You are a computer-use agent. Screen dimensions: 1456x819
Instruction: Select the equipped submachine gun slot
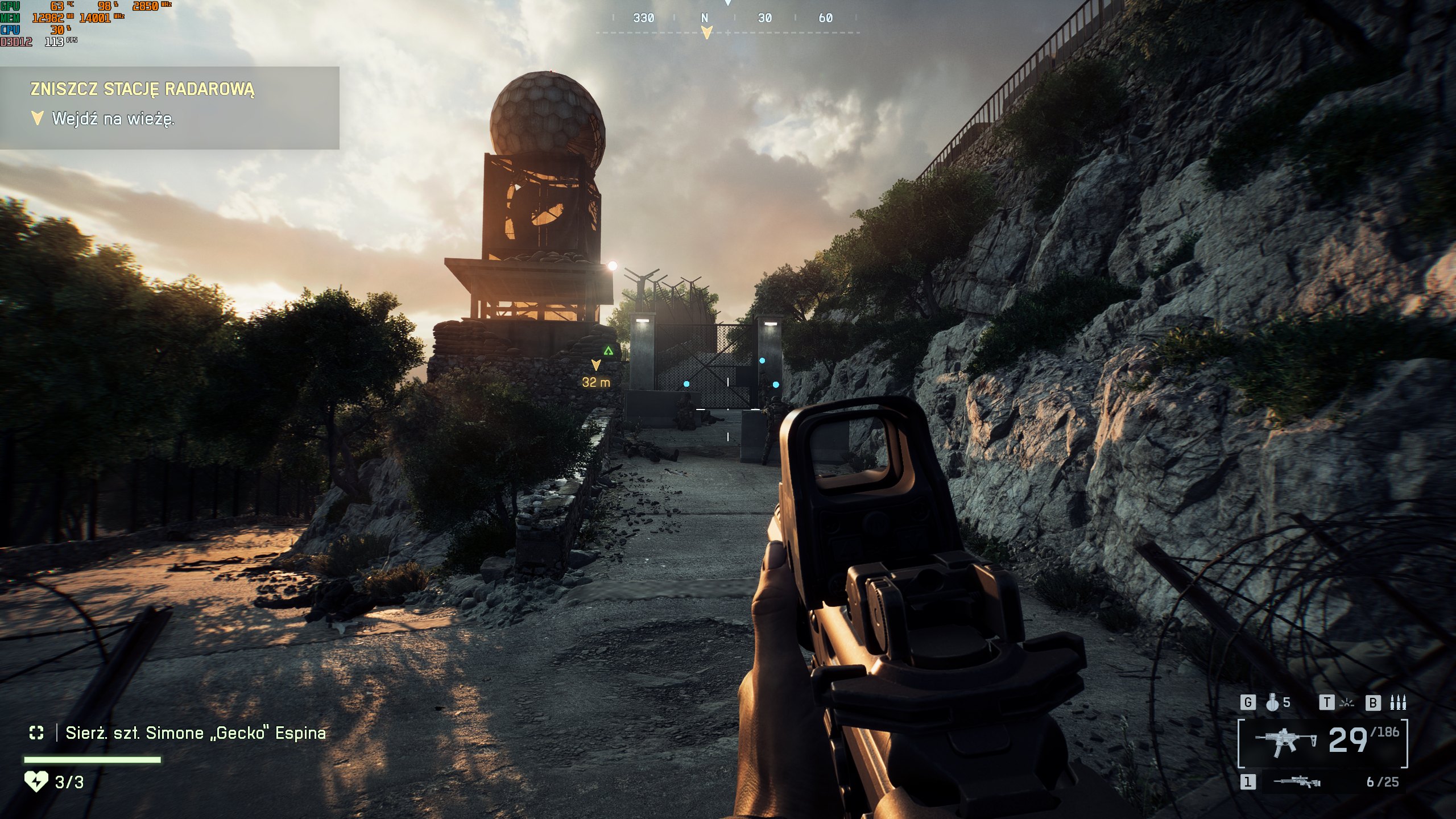(1285, 742)
